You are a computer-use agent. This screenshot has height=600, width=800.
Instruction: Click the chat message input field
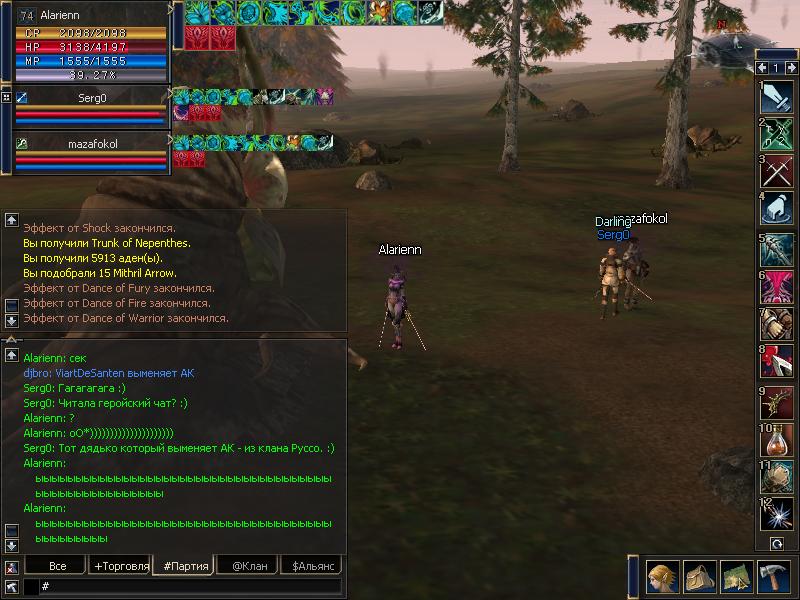(190, 587)
